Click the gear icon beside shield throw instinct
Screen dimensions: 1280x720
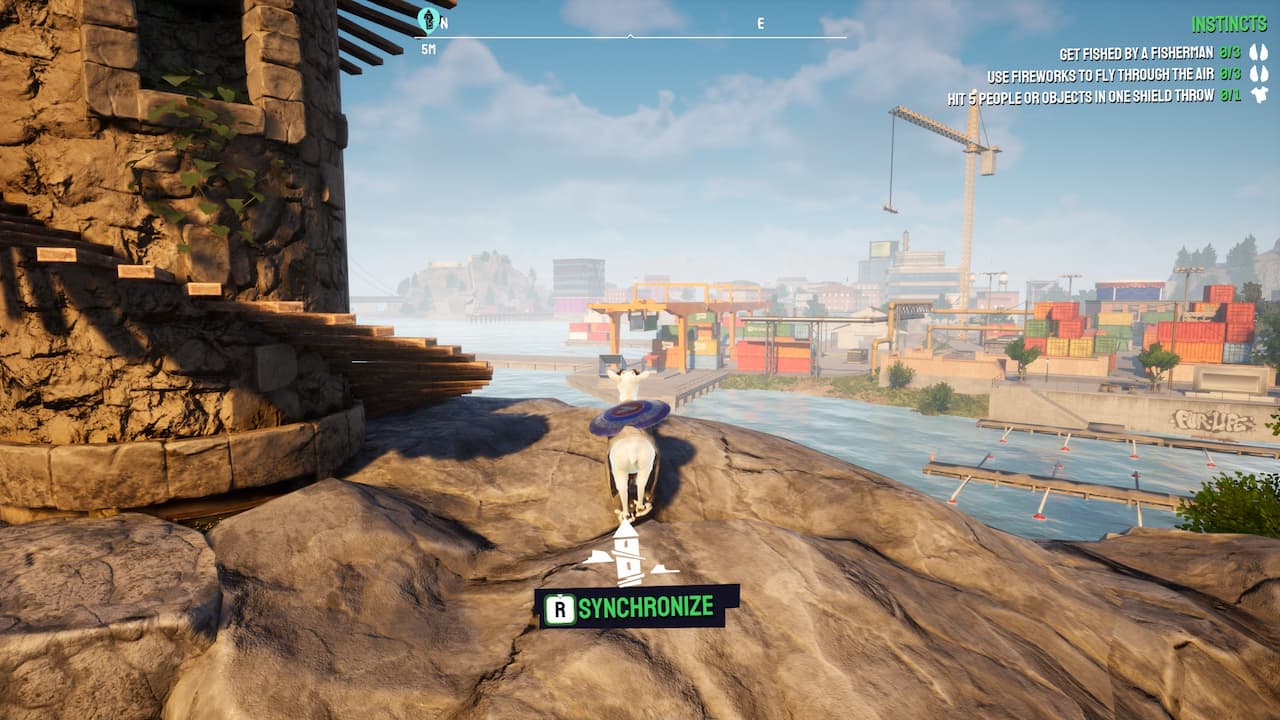[1258, 95]
